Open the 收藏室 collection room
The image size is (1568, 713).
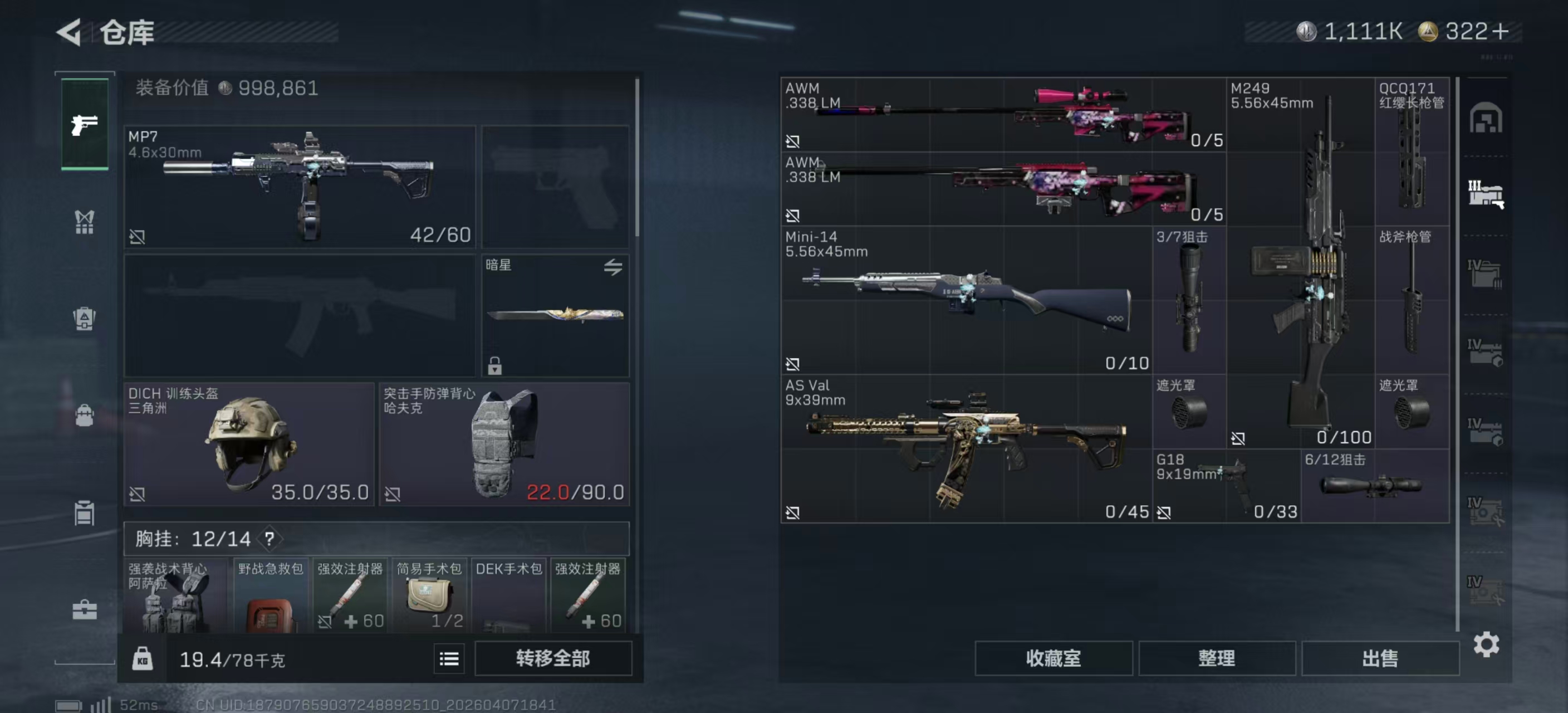point(1053,658)
